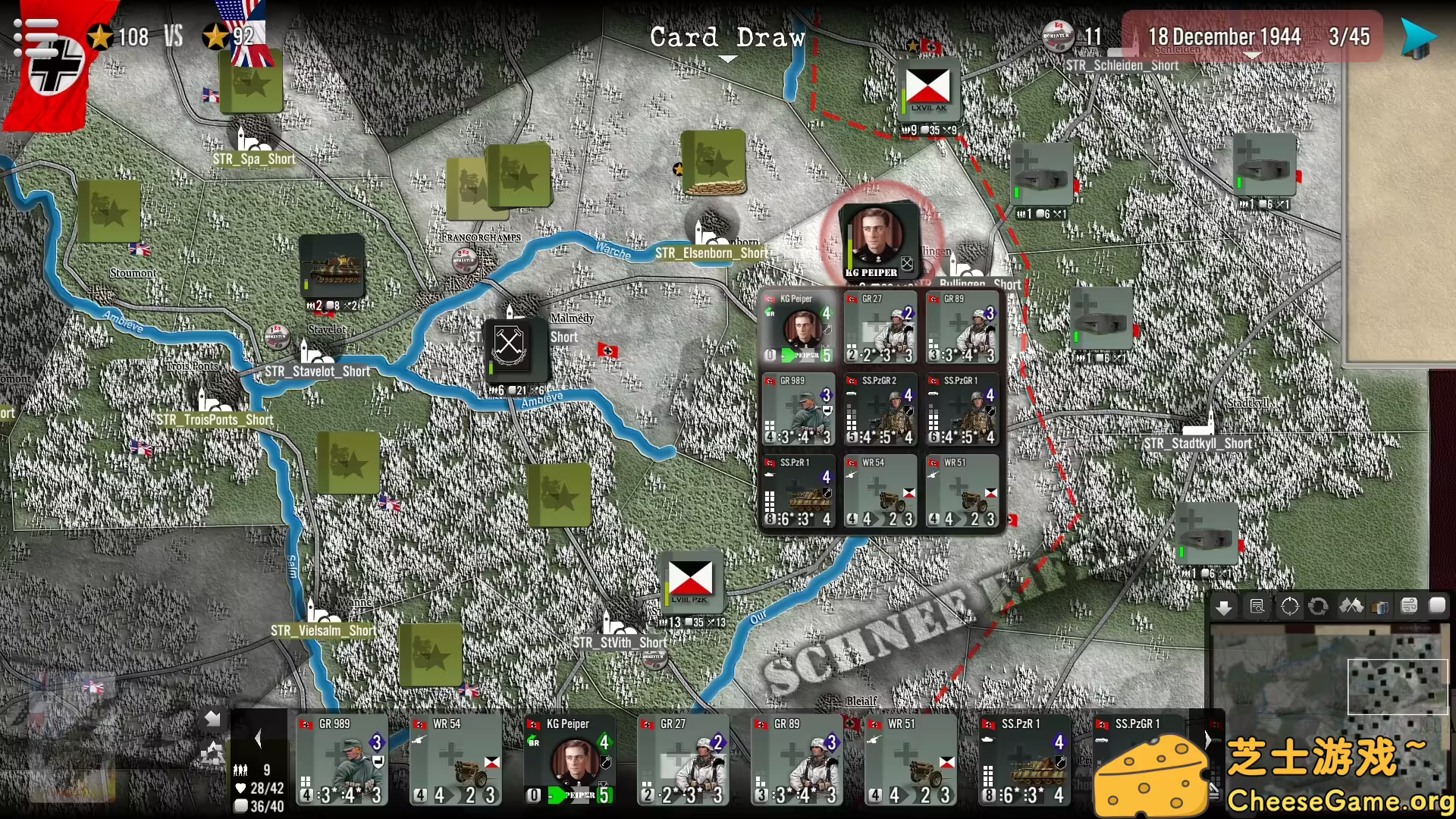This screenshot has width=1456, height=819.
Task: Select the SS.PzR 1 card in the KG Peiper panel
Action: [x=798, y=491]
